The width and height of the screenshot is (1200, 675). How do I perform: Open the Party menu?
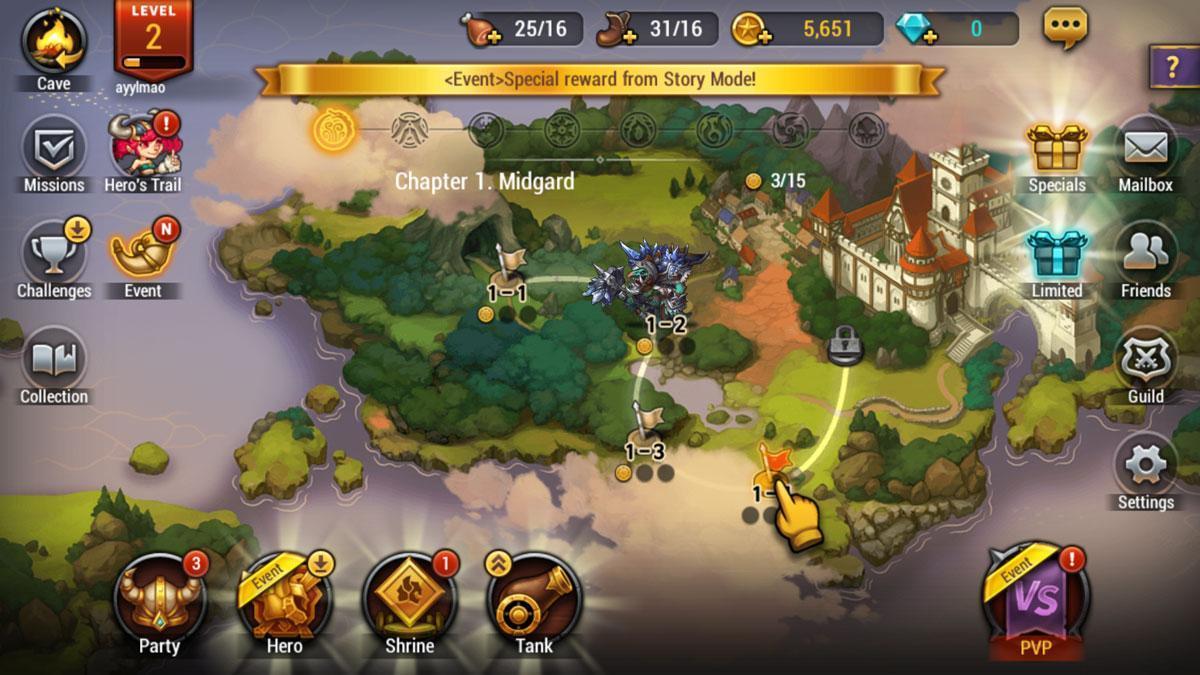pyautogui.click(x=159, y=600)
